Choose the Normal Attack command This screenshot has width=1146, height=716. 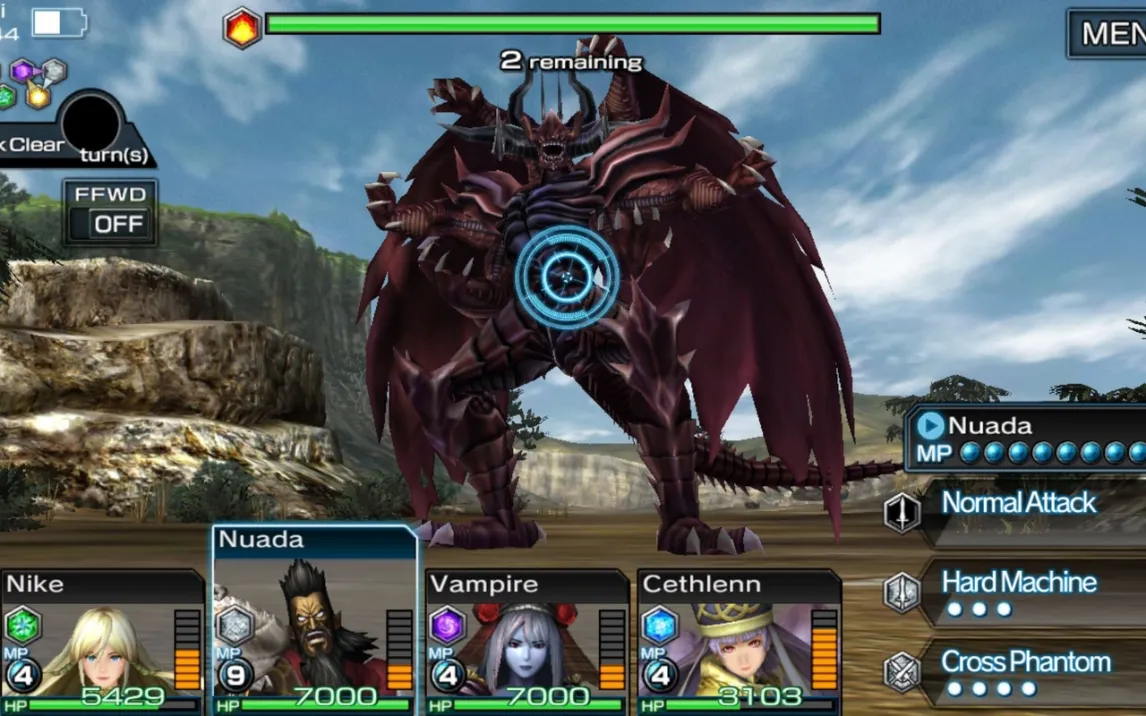[1018, 505]
